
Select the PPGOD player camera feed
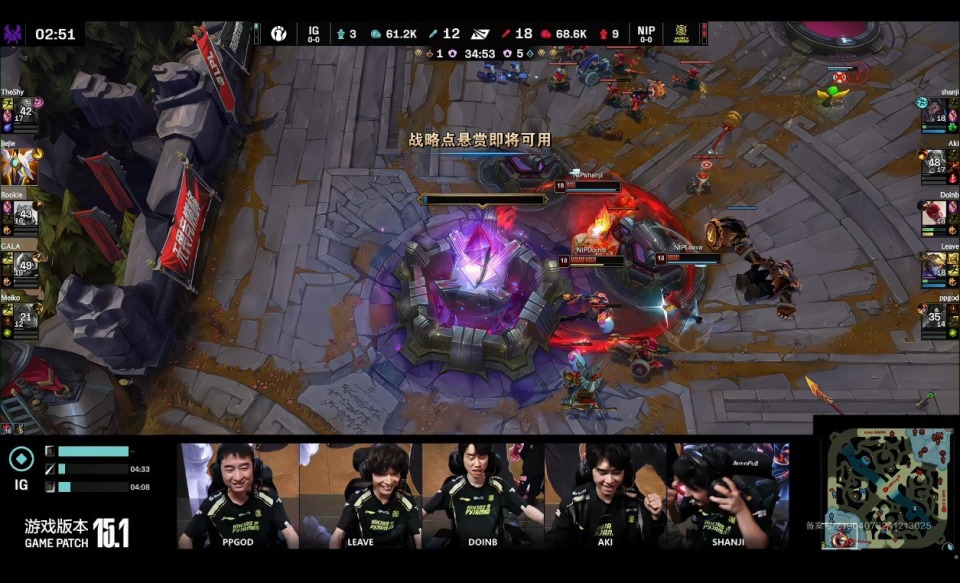239,496
